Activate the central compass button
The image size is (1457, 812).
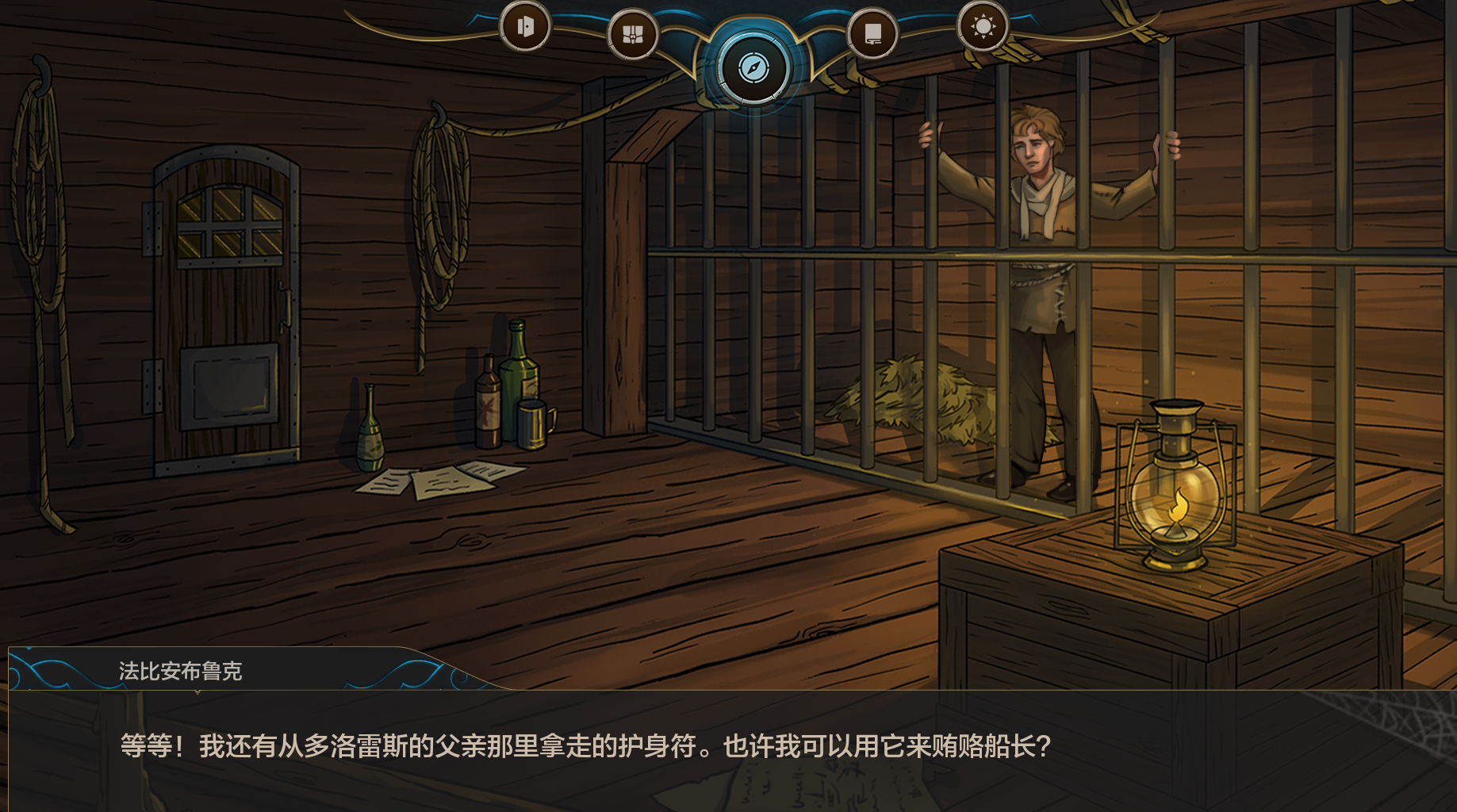(753, 68)
